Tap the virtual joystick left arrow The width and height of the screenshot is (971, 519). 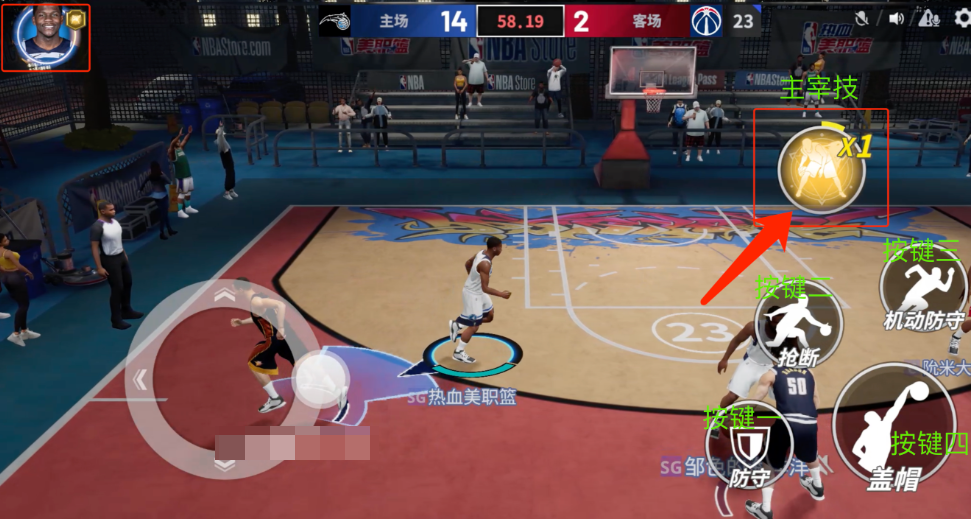point(142,380)
